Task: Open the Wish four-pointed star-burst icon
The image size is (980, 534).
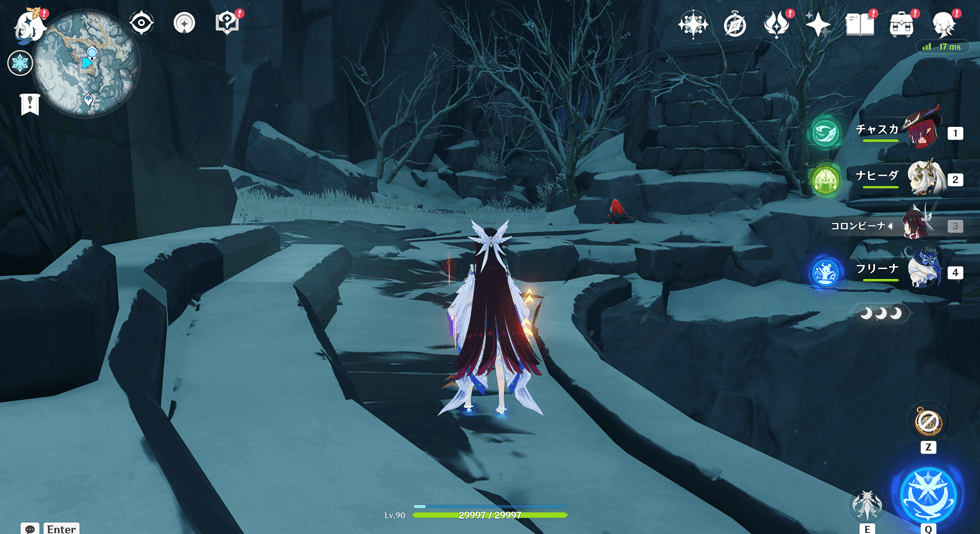Action: point(692,25)
